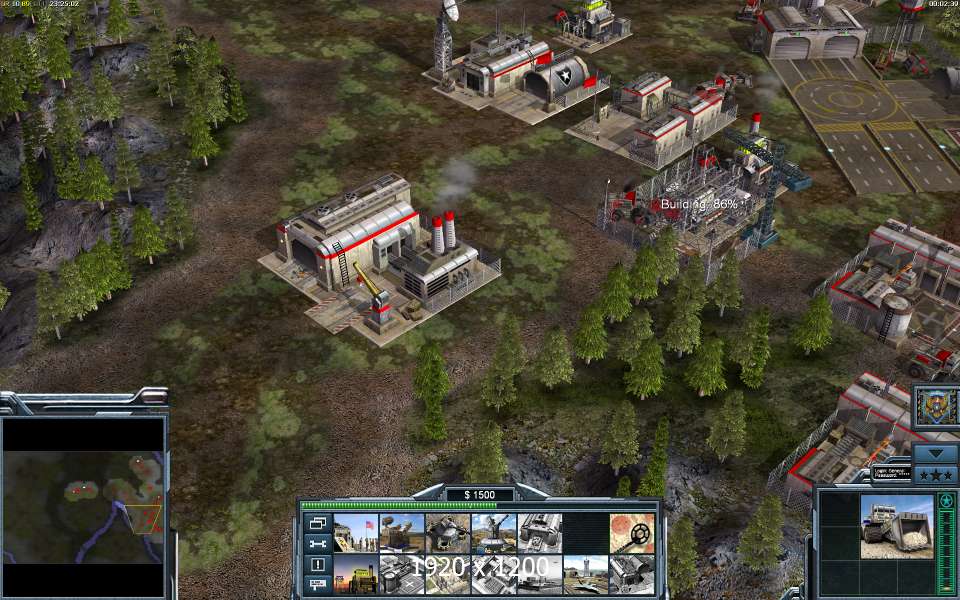This screenshot has width=960, height=600.
Task: Click the green star veterancy icon
Action: pos(945,500)
